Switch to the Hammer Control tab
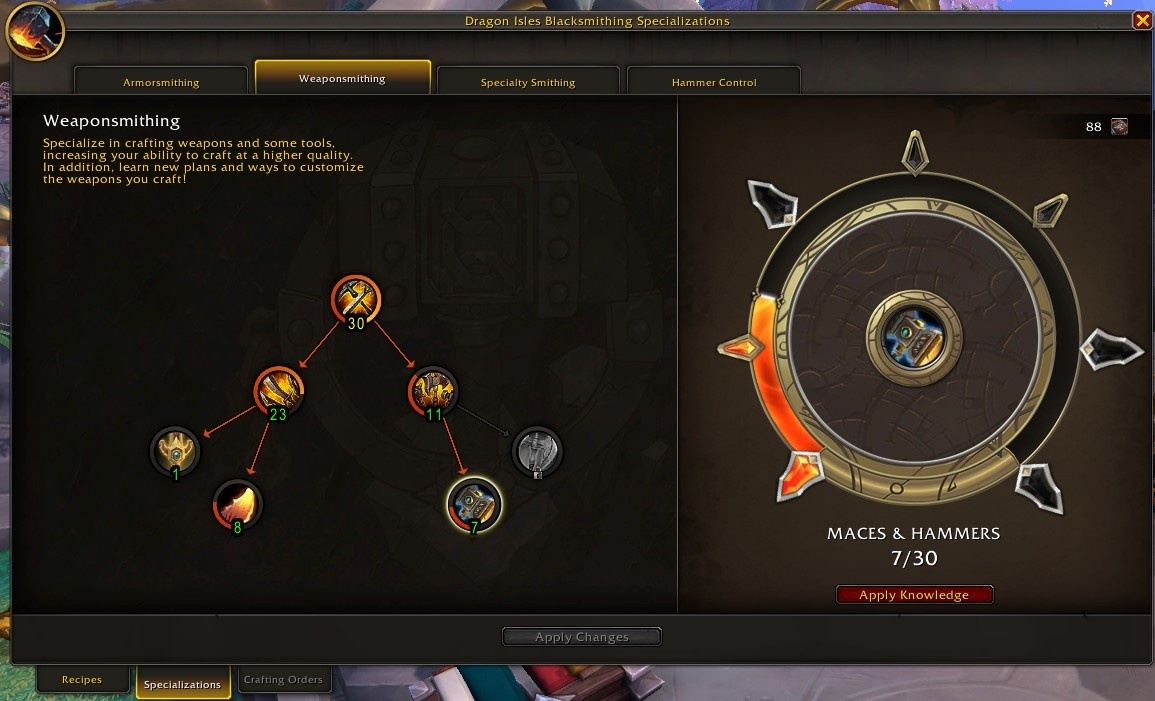This screenshot has width=1155, height=701. tap(714, 82)
